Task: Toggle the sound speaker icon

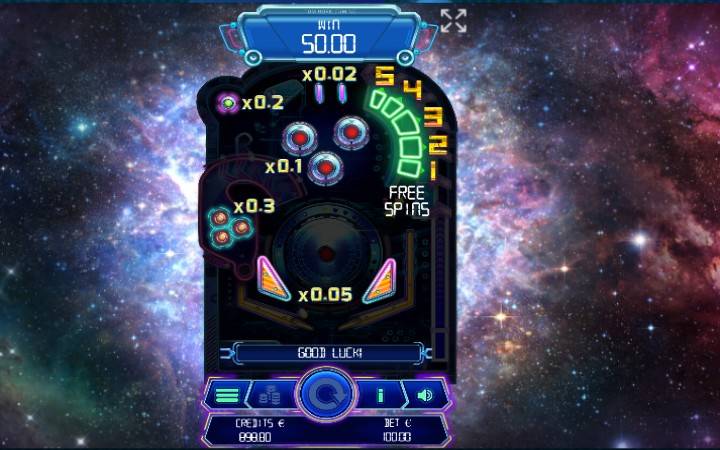Action: click(x=425, y=395)
